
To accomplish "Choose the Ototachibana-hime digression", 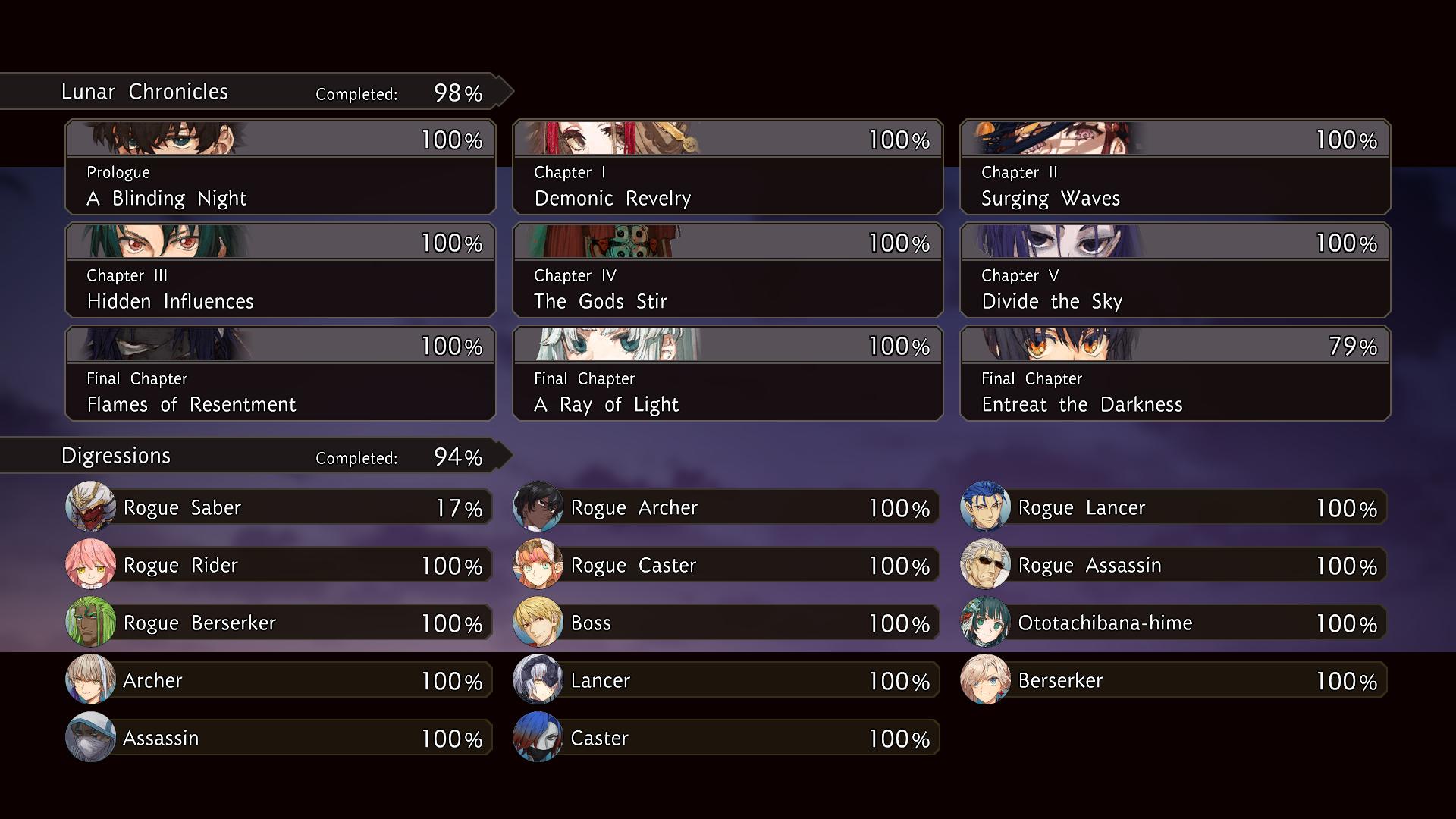I will 1174,623.
